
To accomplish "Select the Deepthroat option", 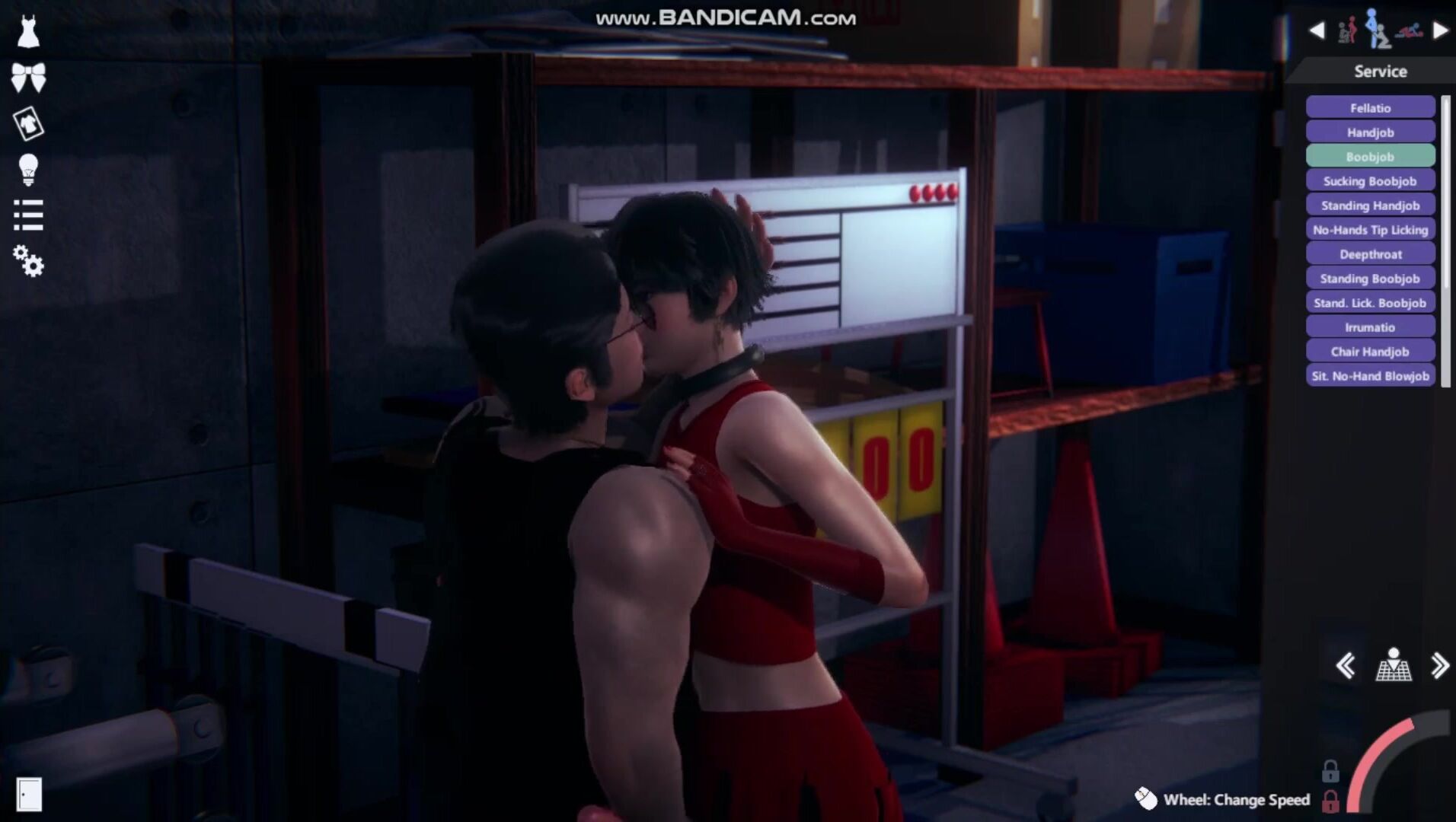I will (x=1370, y=254).
